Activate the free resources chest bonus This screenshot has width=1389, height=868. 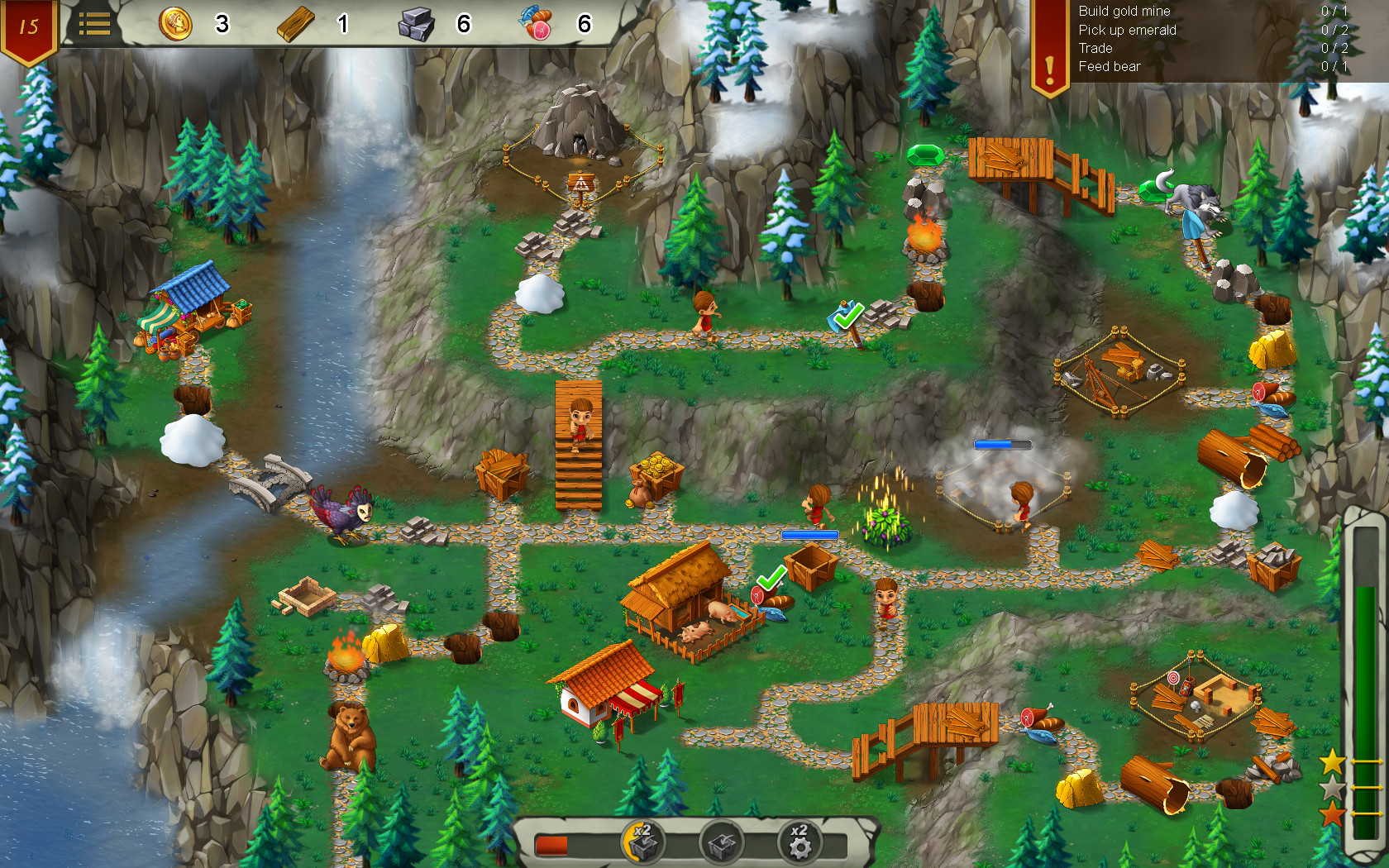click(721, 842)
